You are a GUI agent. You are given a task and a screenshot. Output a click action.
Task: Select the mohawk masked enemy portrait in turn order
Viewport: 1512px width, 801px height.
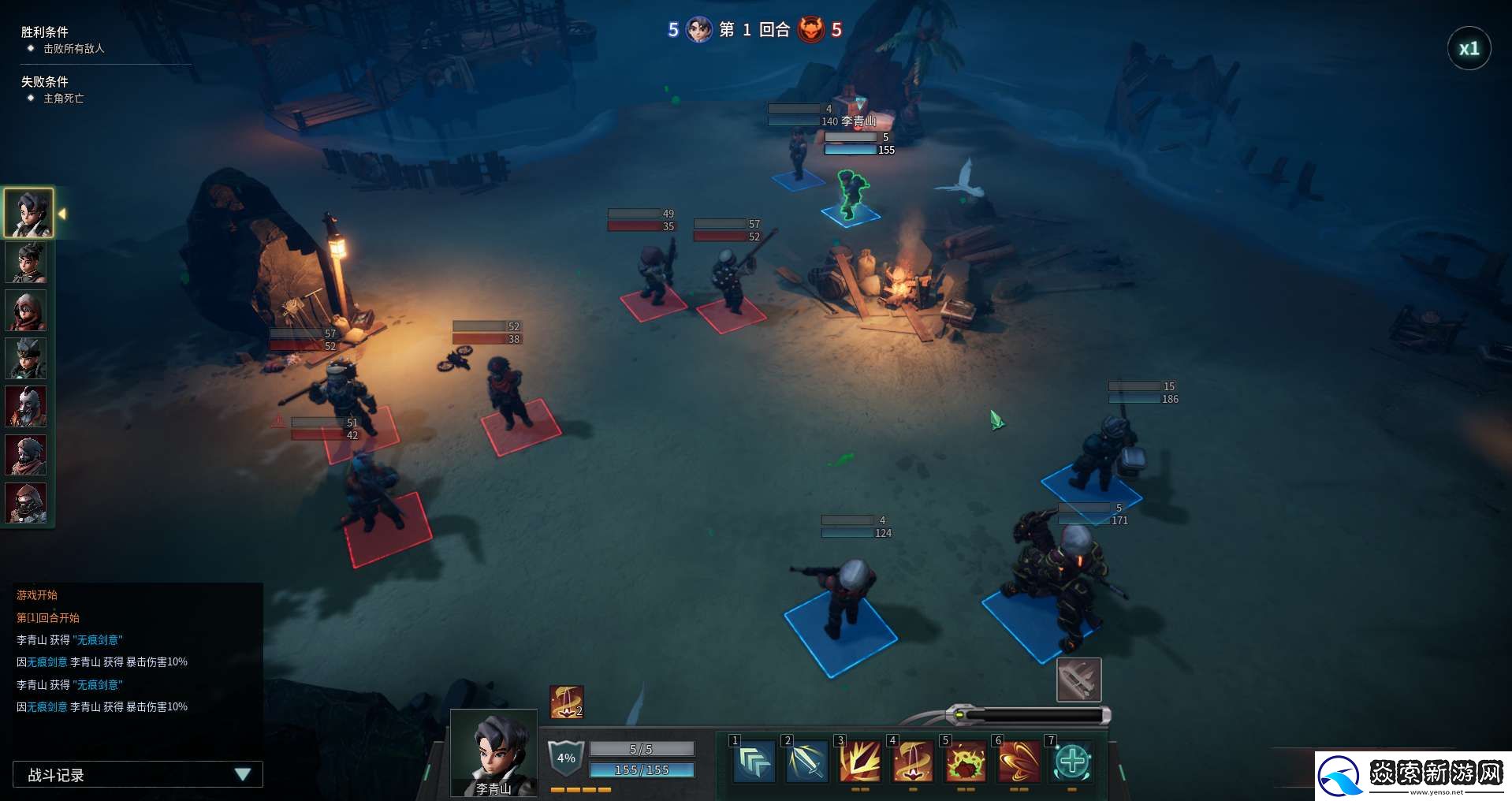point(26,407)
